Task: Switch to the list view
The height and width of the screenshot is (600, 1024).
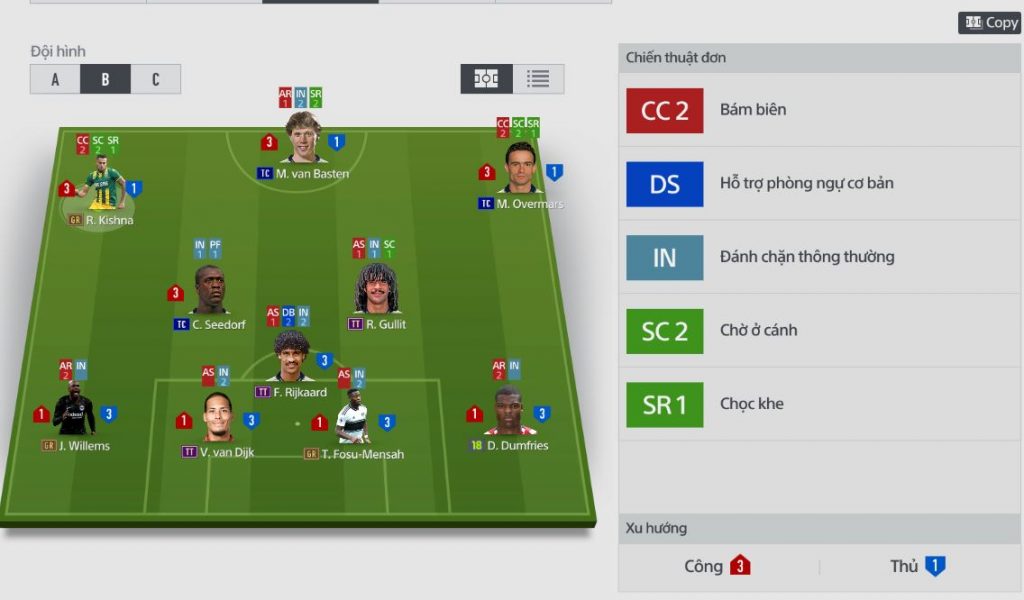Action: click(538, 79)
